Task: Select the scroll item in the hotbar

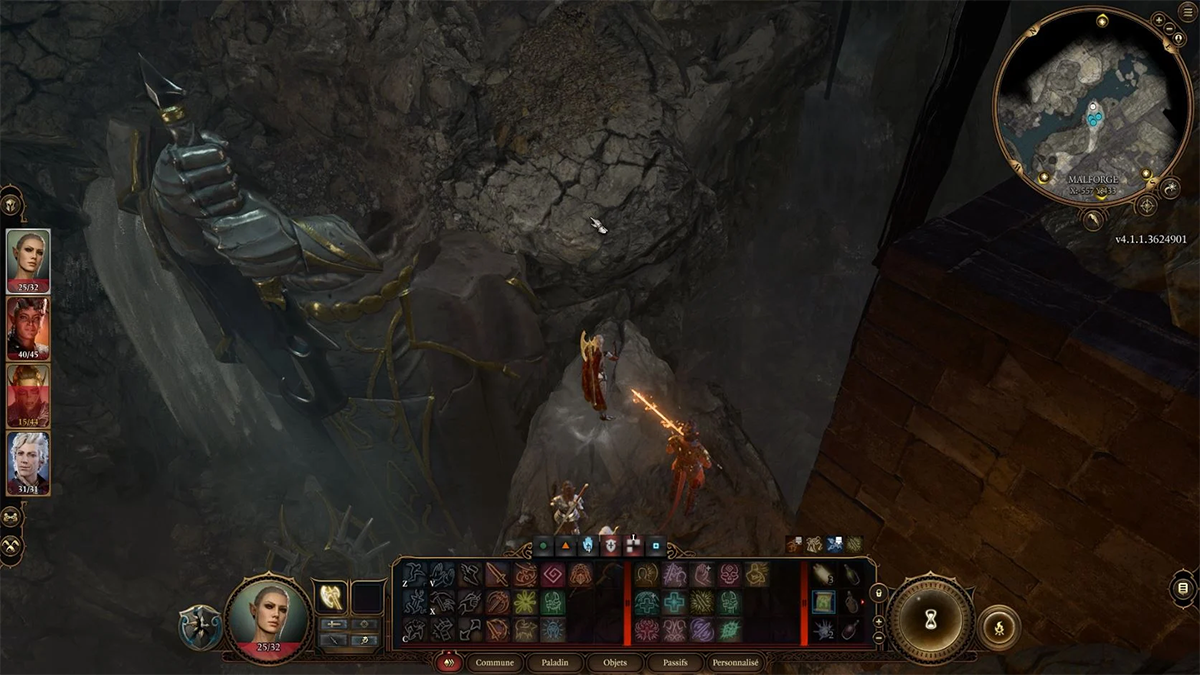Action: pyautogui.click(x=823, y=603)
